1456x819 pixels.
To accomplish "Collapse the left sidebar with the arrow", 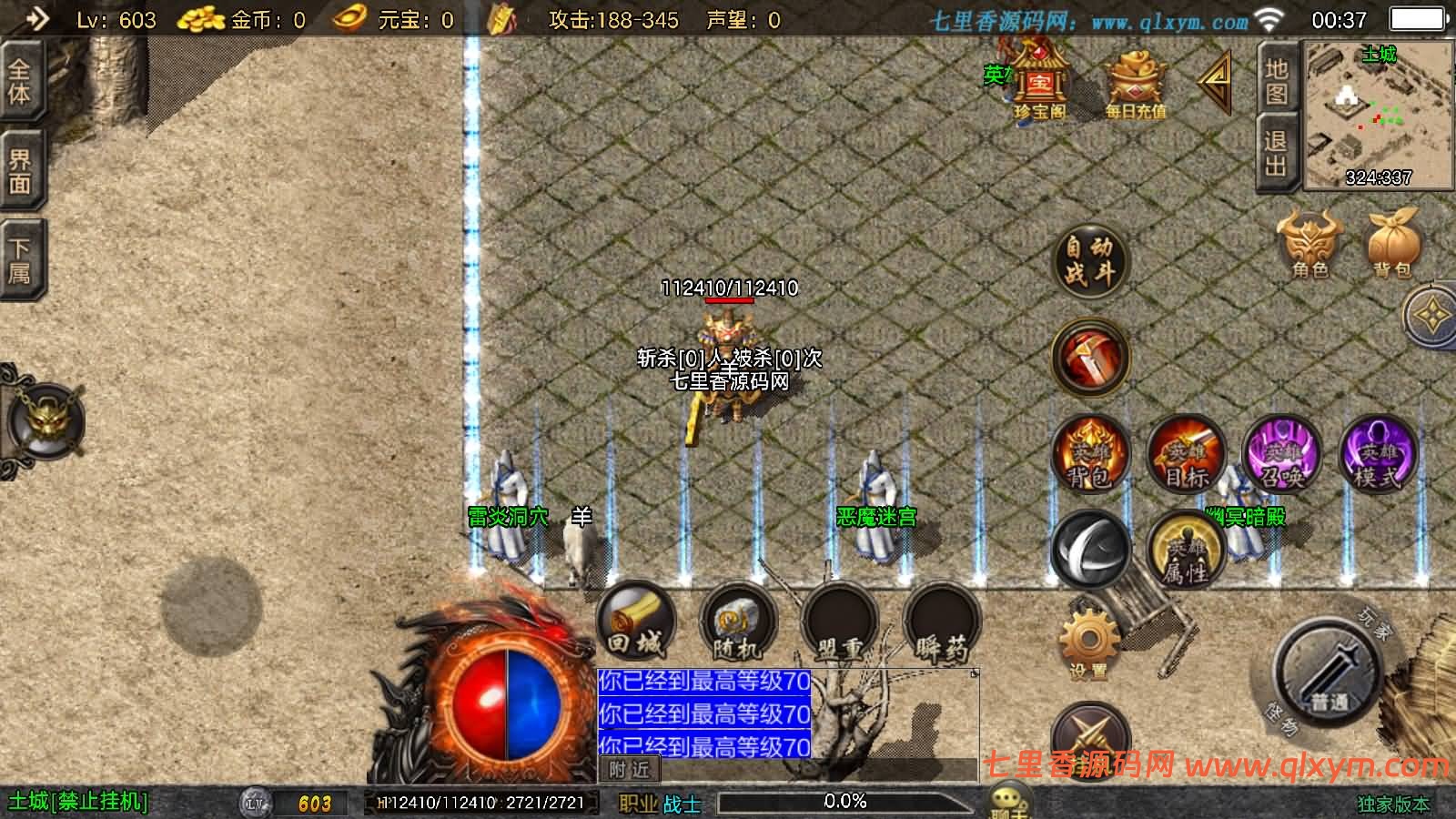I will point(35,16).
